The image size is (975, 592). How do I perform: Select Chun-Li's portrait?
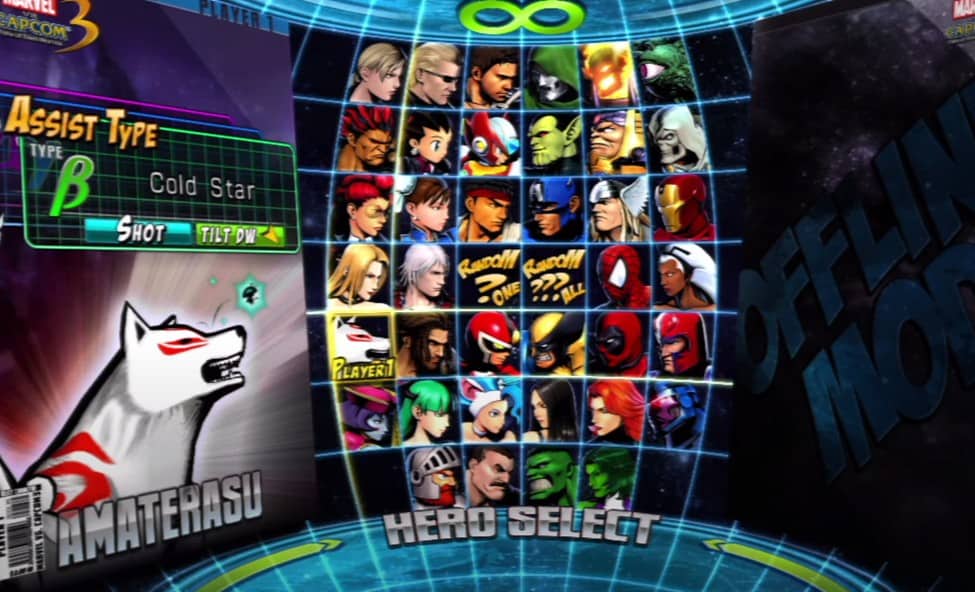(x=426, y=209)
